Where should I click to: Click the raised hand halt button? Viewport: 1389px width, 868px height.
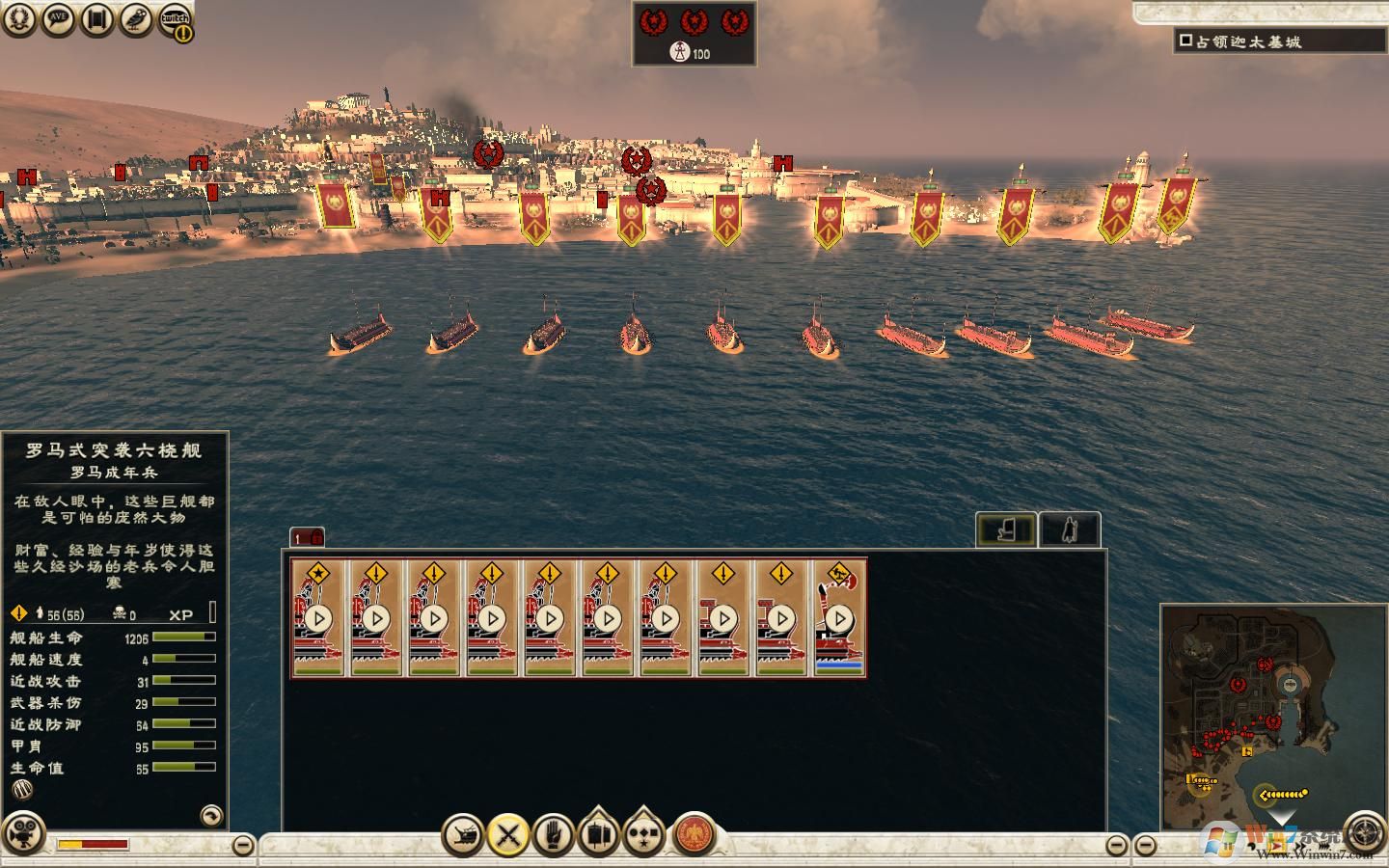553,834
